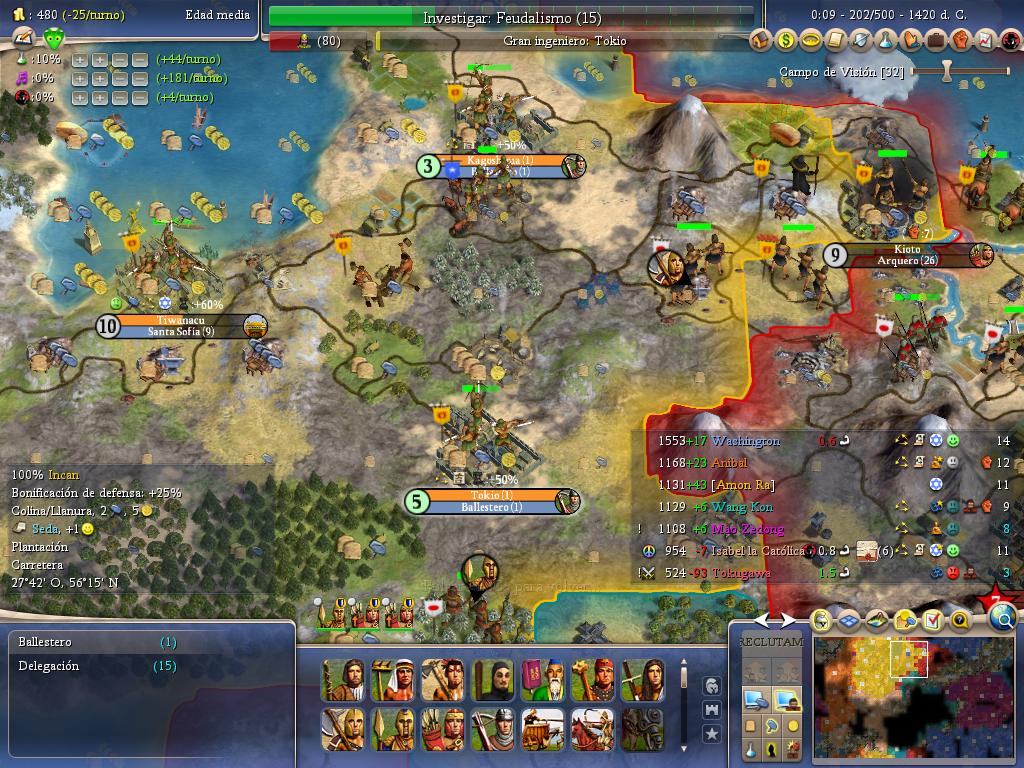Toggle the tile grid display
This screenshot has height=768, width=1024.
(x=849, y=620)
